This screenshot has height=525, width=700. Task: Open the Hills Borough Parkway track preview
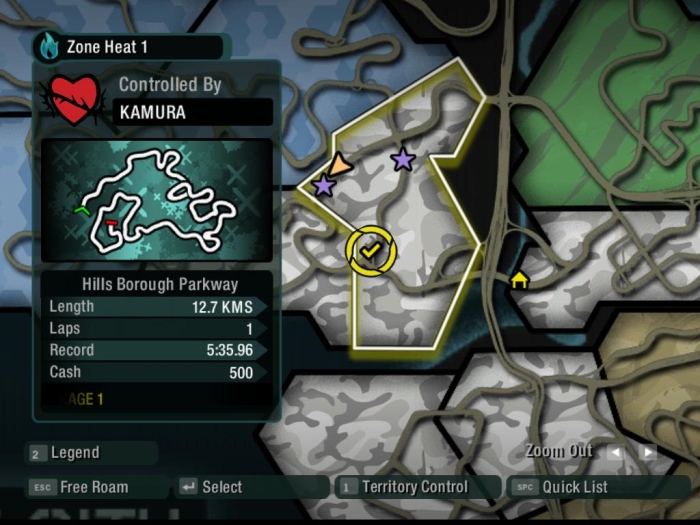pos(156,200)
